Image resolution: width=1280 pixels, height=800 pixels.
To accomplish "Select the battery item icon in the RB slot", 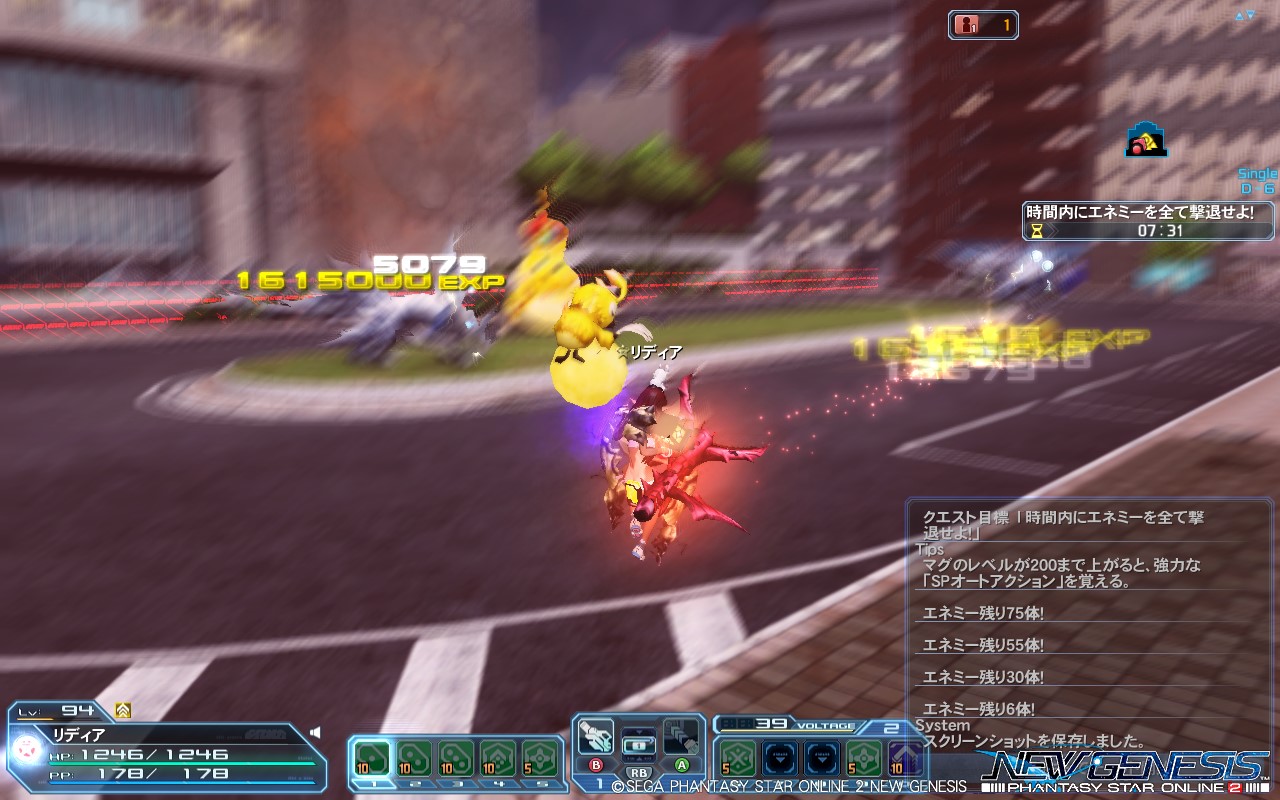I will (638, 745).
